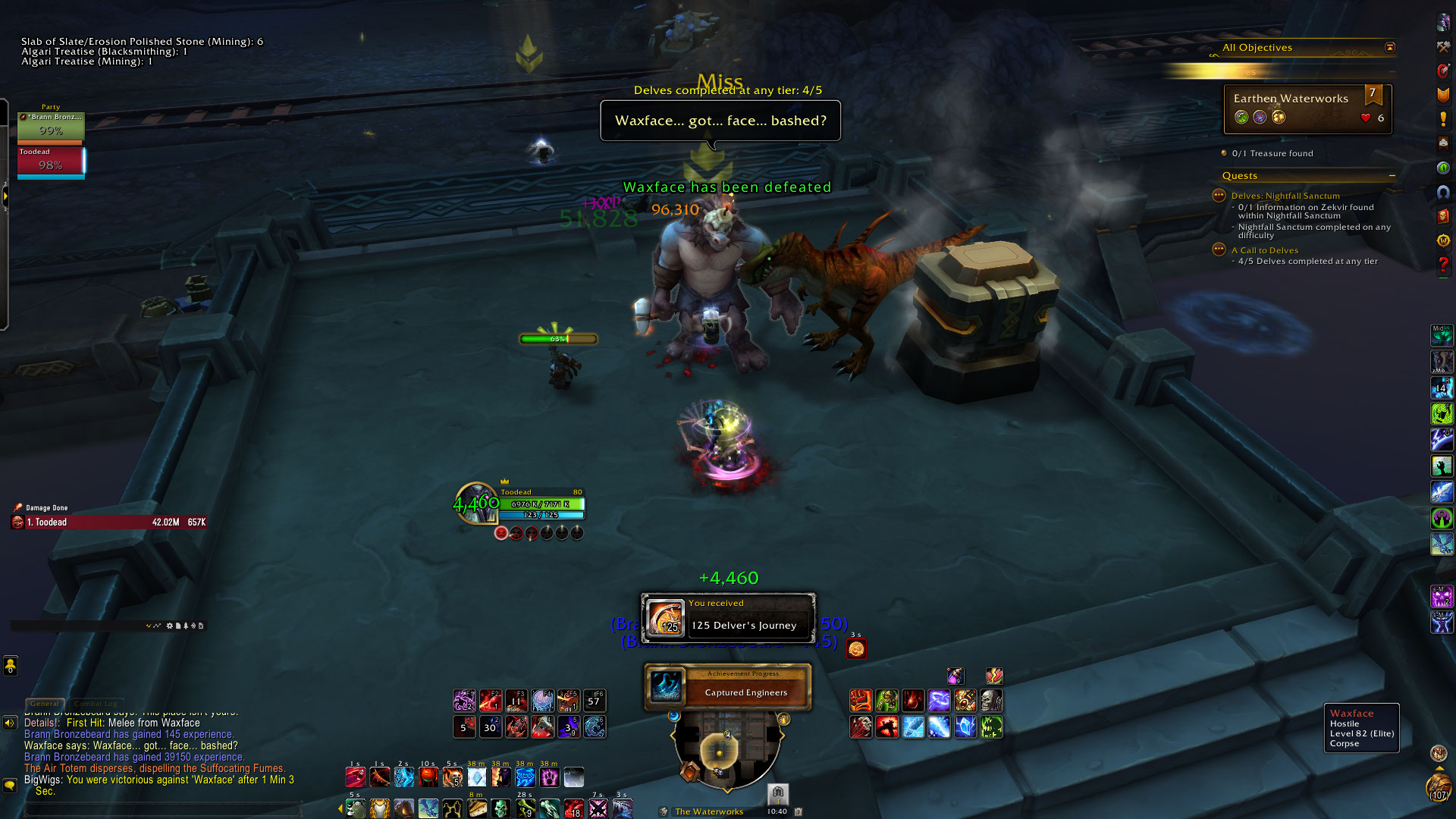The height and width of the screenshot is (819, 1456).
Task: Select Brann Bronzebeard's party frame
Action: pyautogui.click(x=51, y=127)
